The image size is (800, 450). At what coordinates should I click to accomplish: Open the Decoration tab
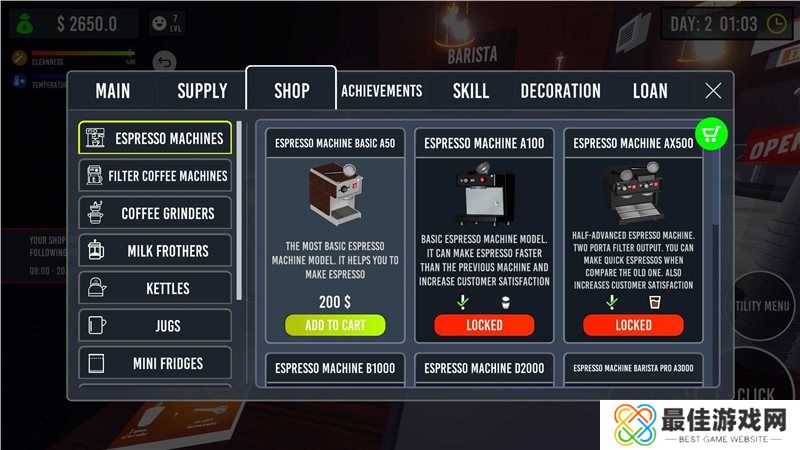(x=560, y=91)
